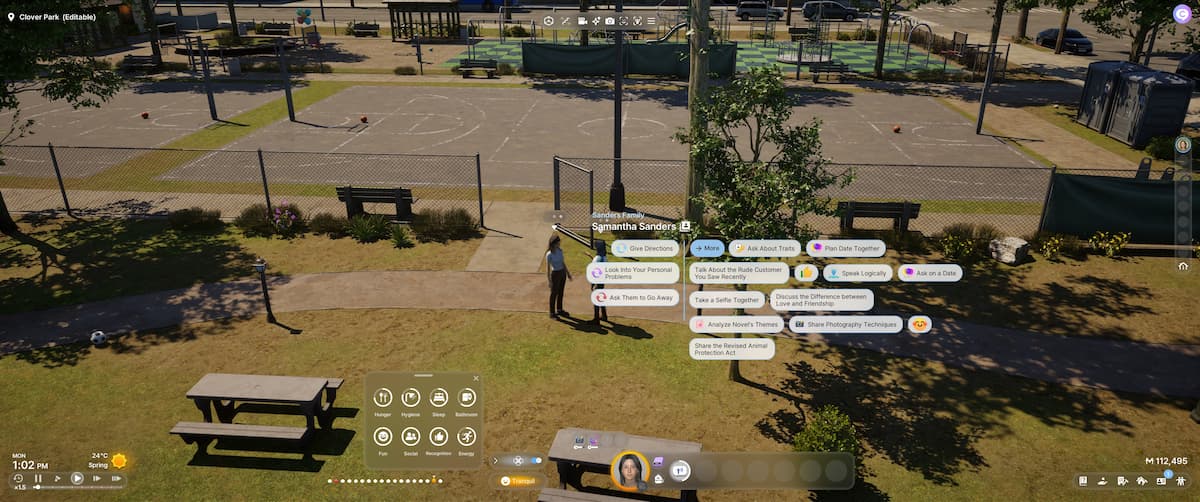This screenshot has height=502, width=1200.
Task: Choose Plan Date Together
Action: click(x=846, y=248)
